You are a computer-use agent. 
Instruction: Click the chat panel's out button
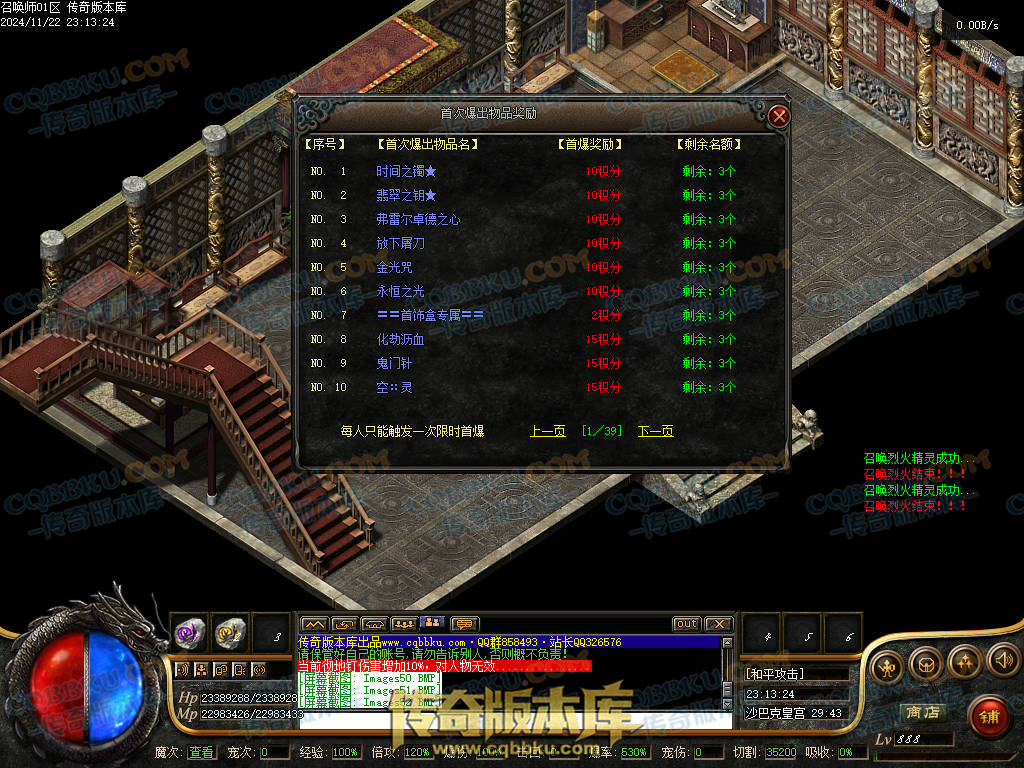coord(686,624)
